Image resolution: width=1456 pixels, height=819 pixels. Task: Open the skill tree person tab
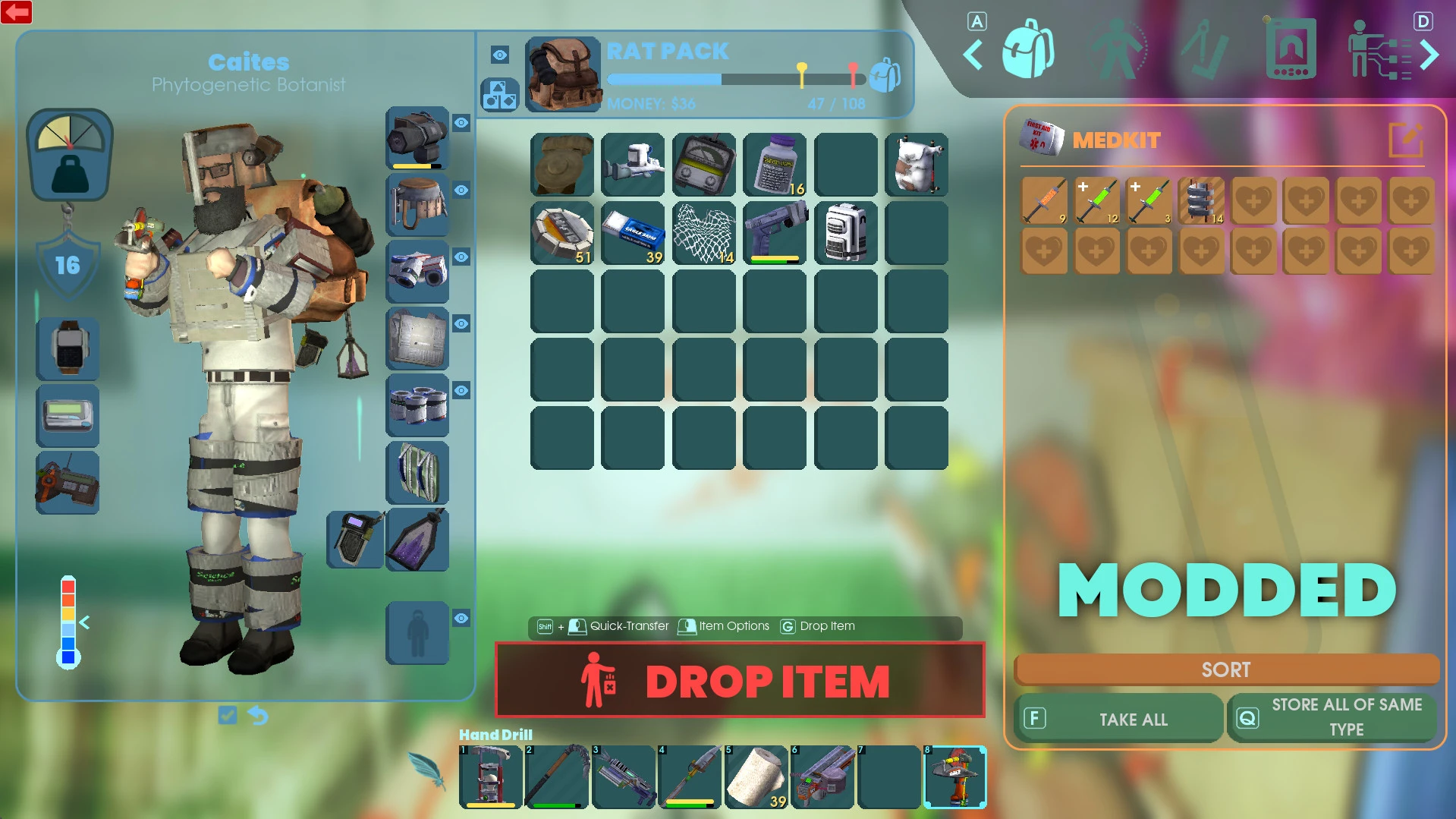point(1378,50)
